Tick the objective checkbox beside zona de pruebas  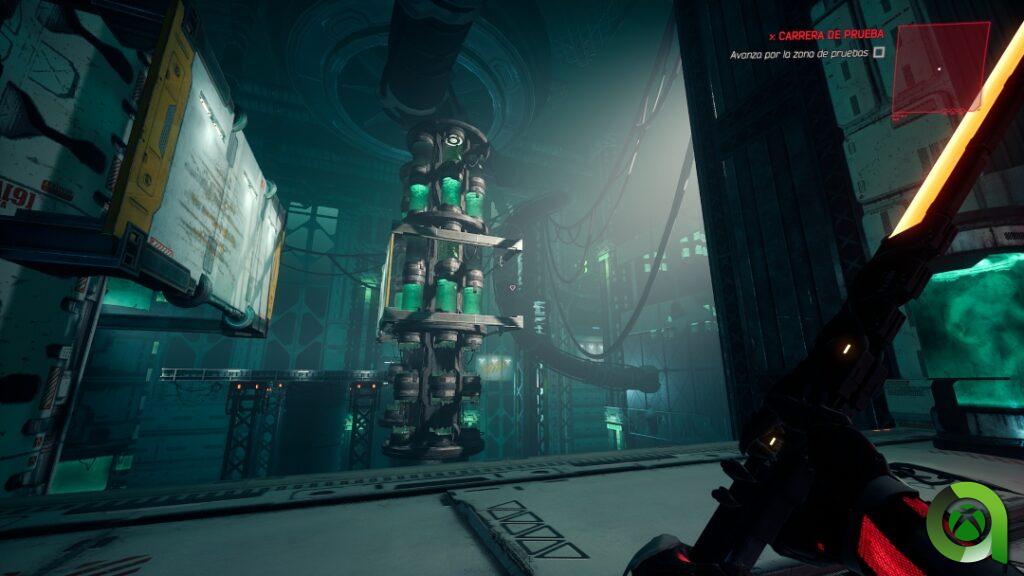[x=879, y=53]
